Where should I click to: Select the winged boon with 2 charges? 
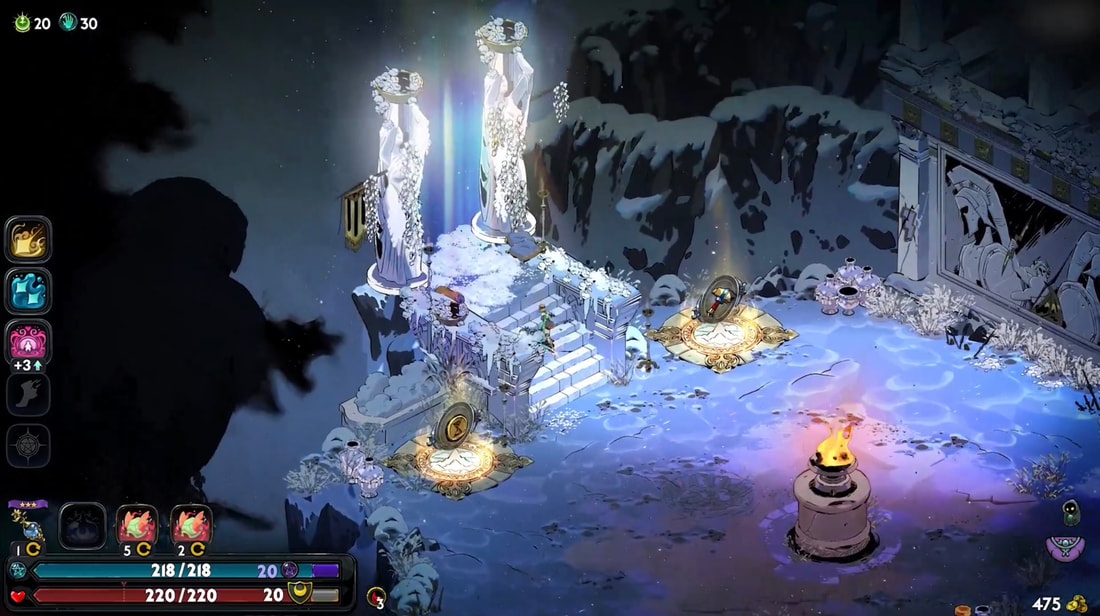point(190,525)
